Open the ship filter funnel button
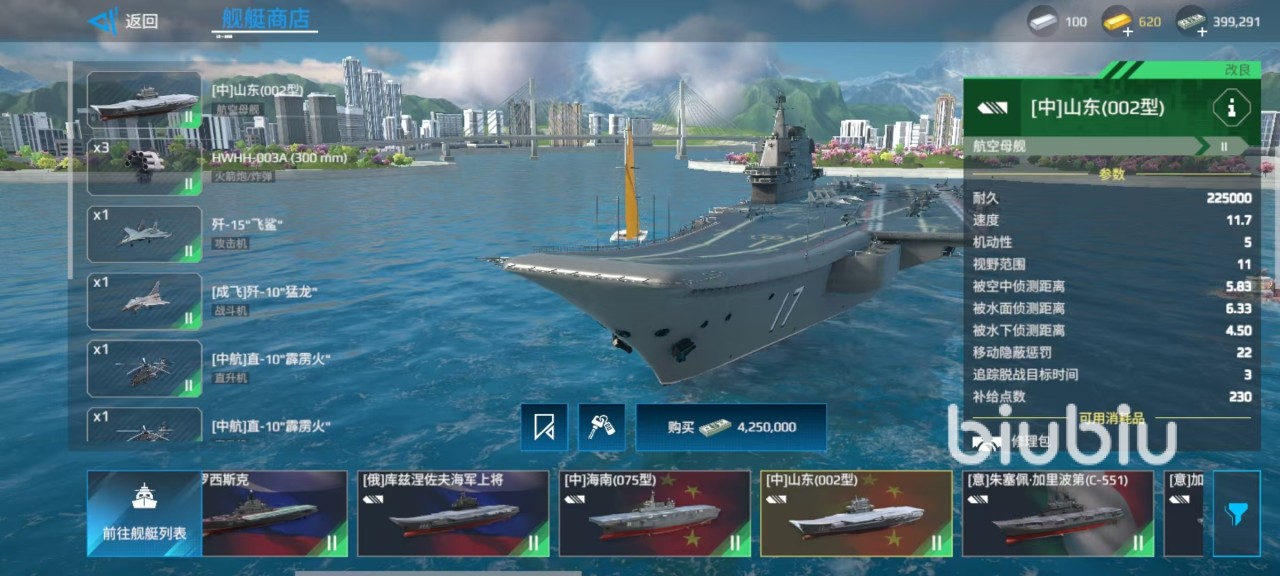 [1236, 513]
